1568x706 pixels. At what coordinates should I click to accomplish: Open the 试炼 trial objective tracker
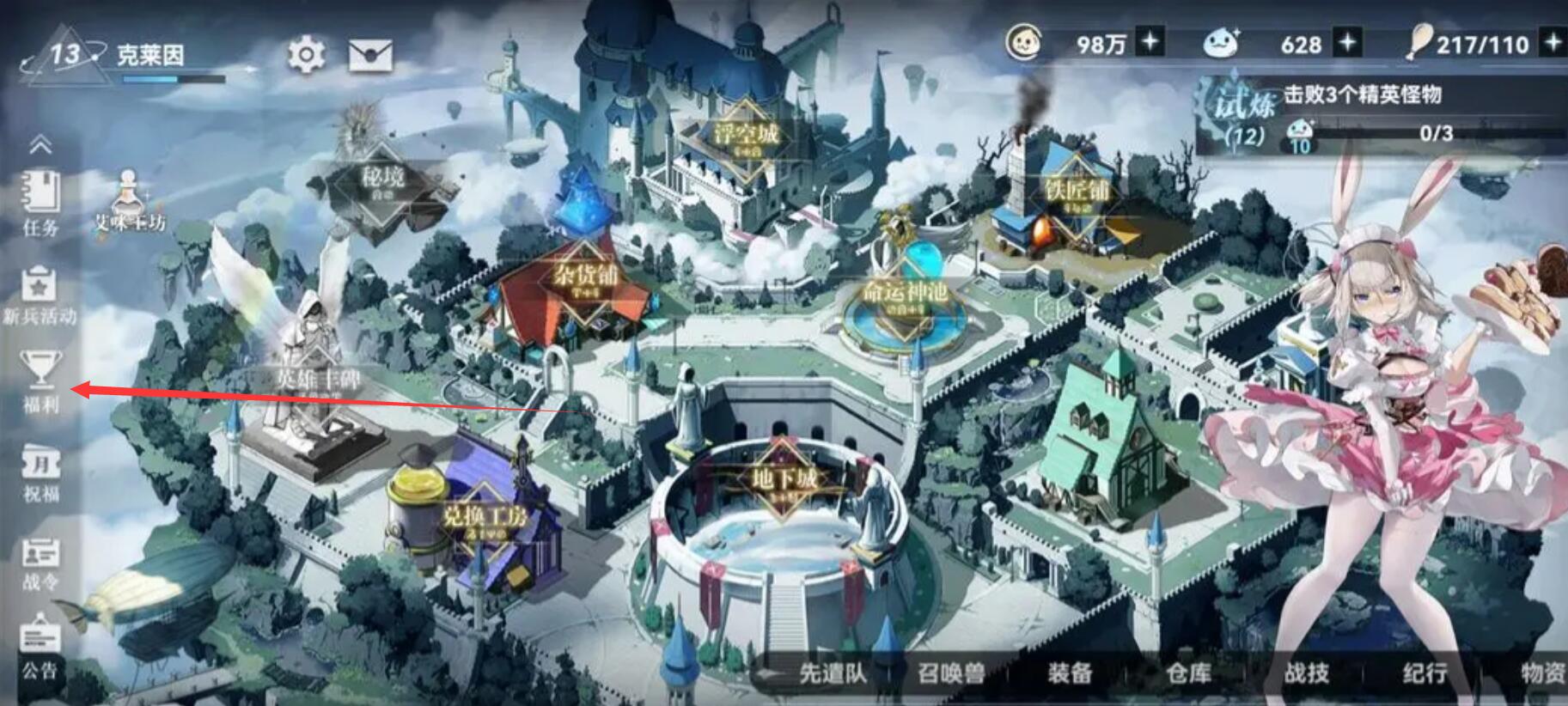(1375, 113)
